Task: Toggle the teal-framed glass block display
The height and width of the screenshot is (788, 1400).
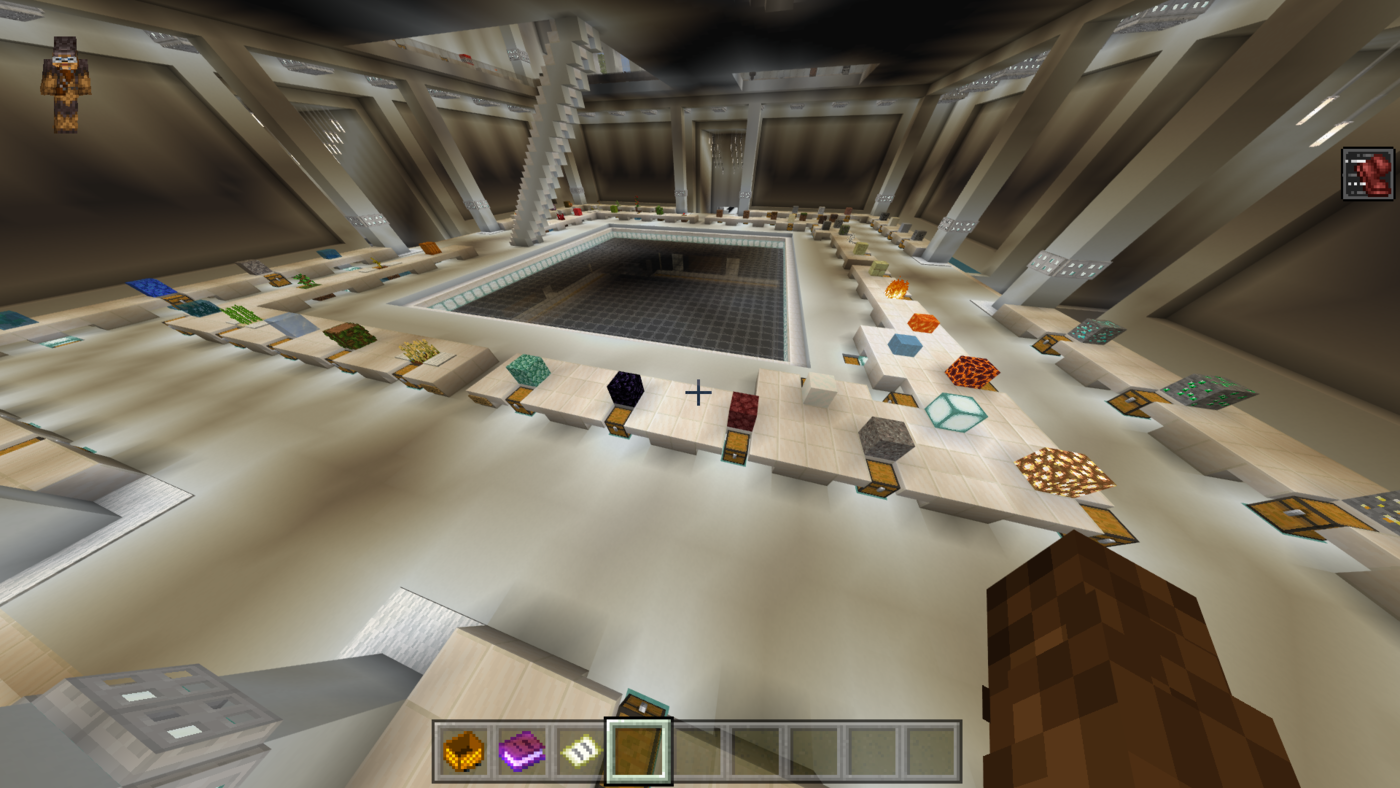Action: [956, 414]
